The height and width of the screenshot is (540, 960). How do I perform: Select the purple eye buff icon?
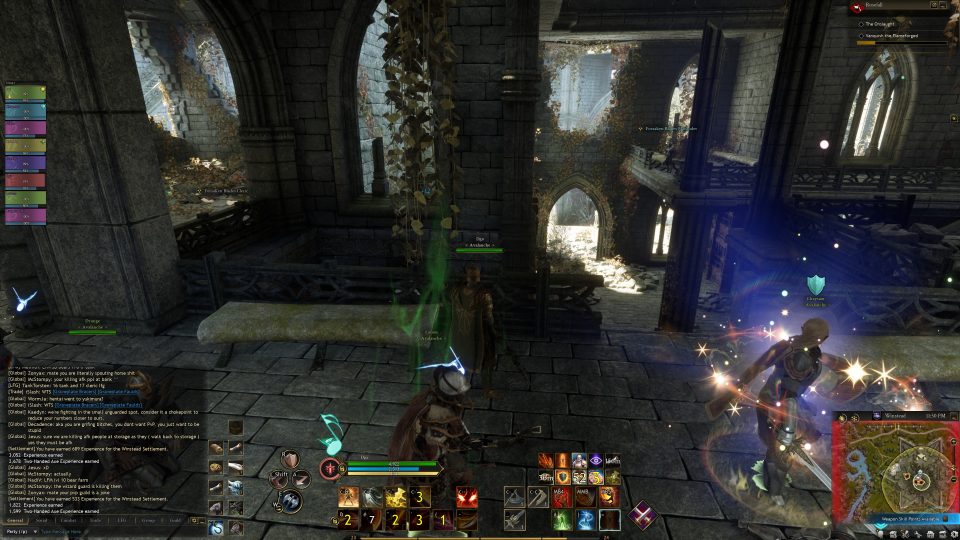click(597, 460)
